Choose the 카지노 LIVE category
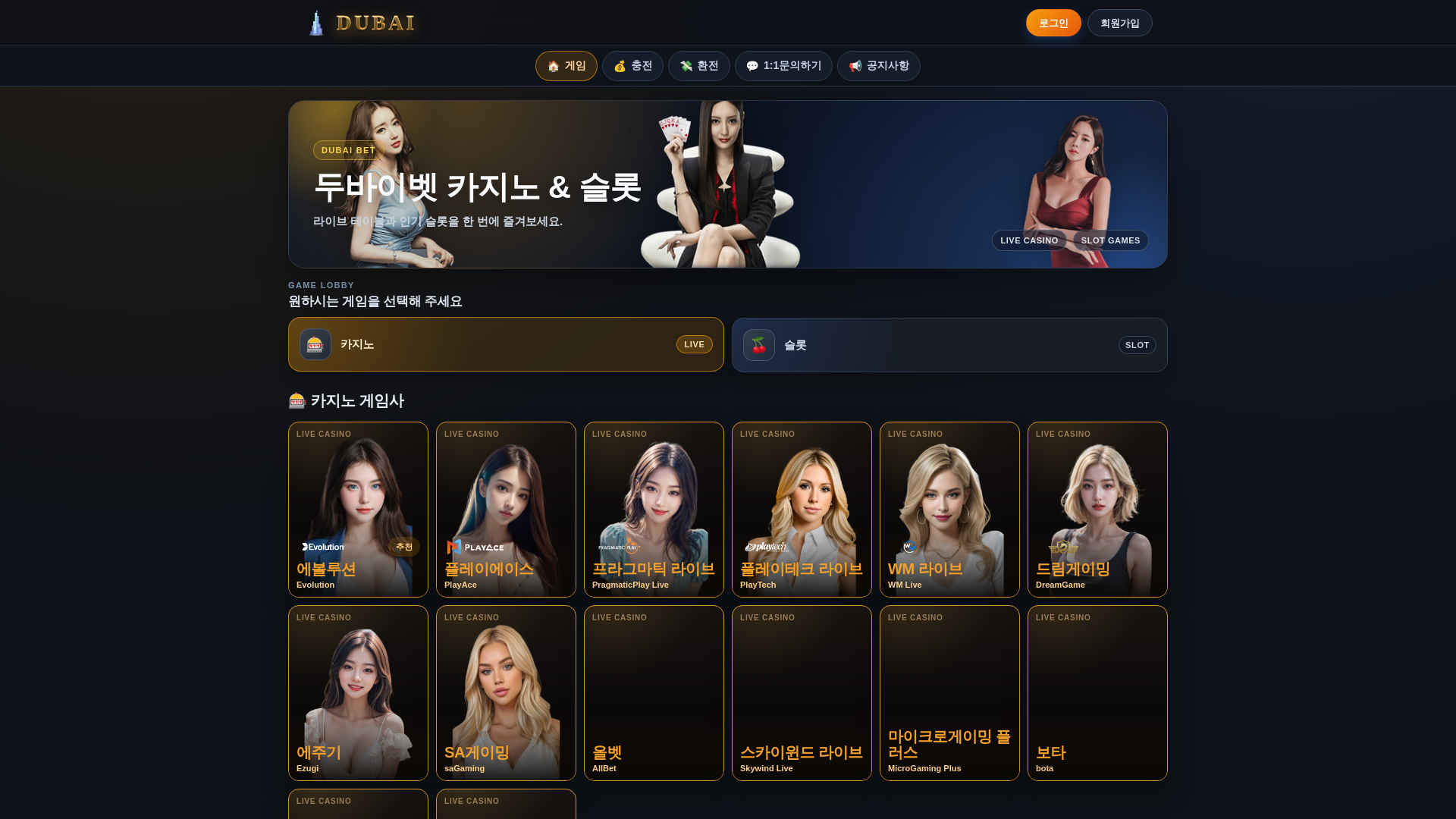Screen dimensions: 1456x819 pyautogui.click(x=506, y=344)
